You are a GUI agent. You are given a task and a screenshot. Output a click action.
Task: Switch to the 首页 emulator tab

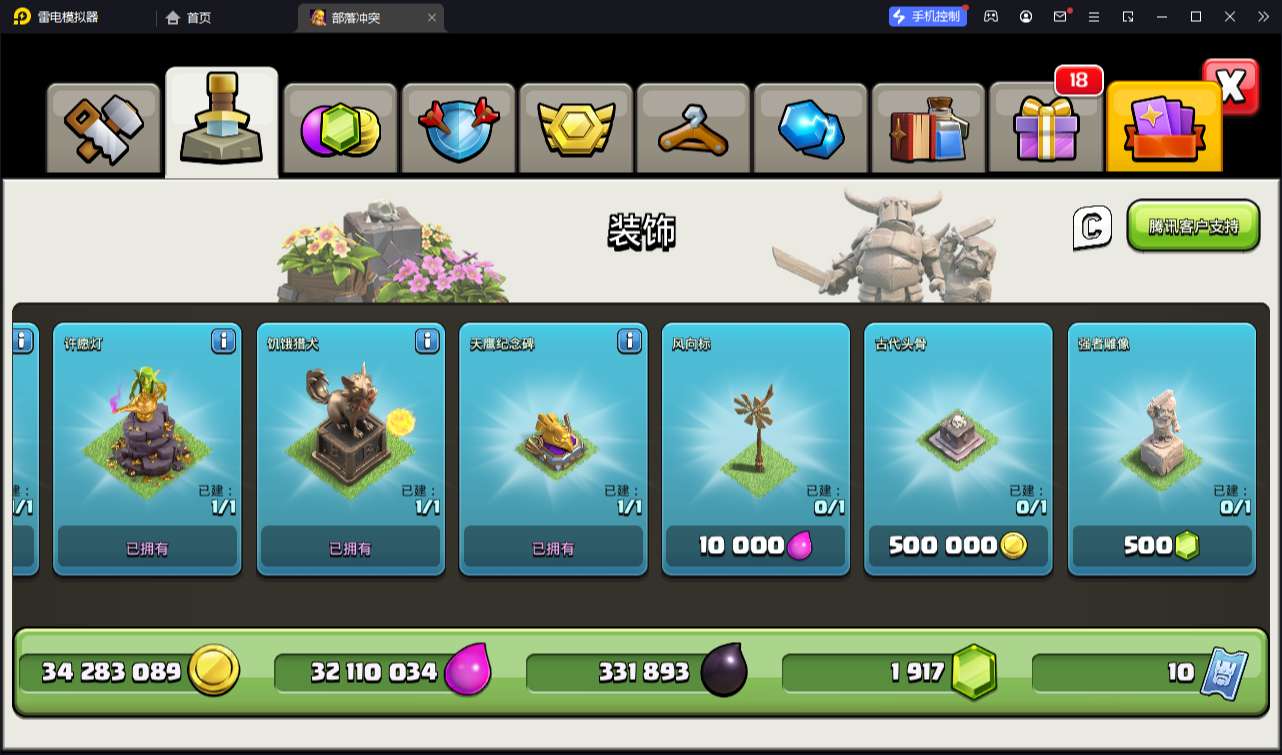(x=189, y=17)
